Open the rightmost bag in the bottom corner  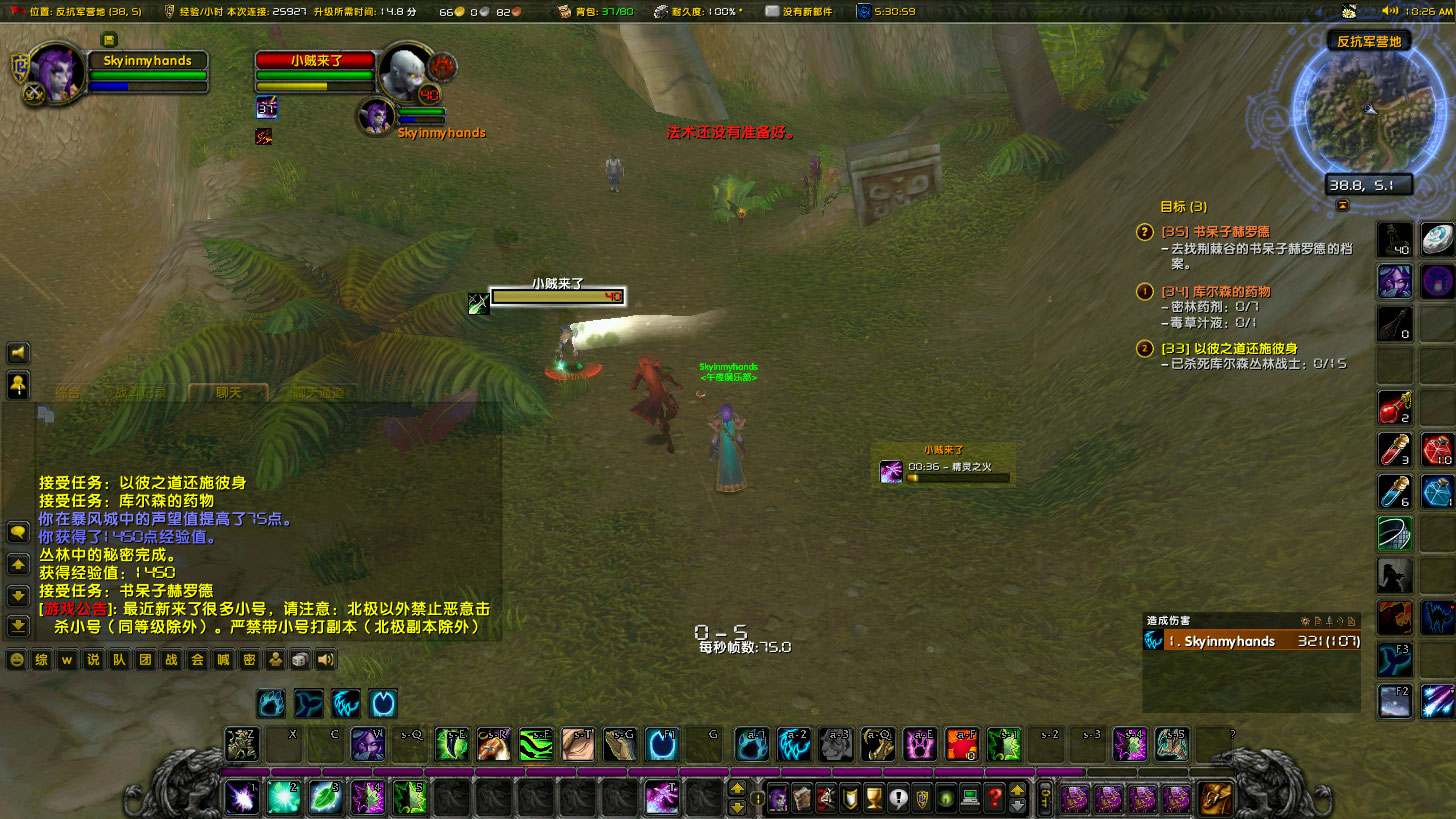point(1215,798)
